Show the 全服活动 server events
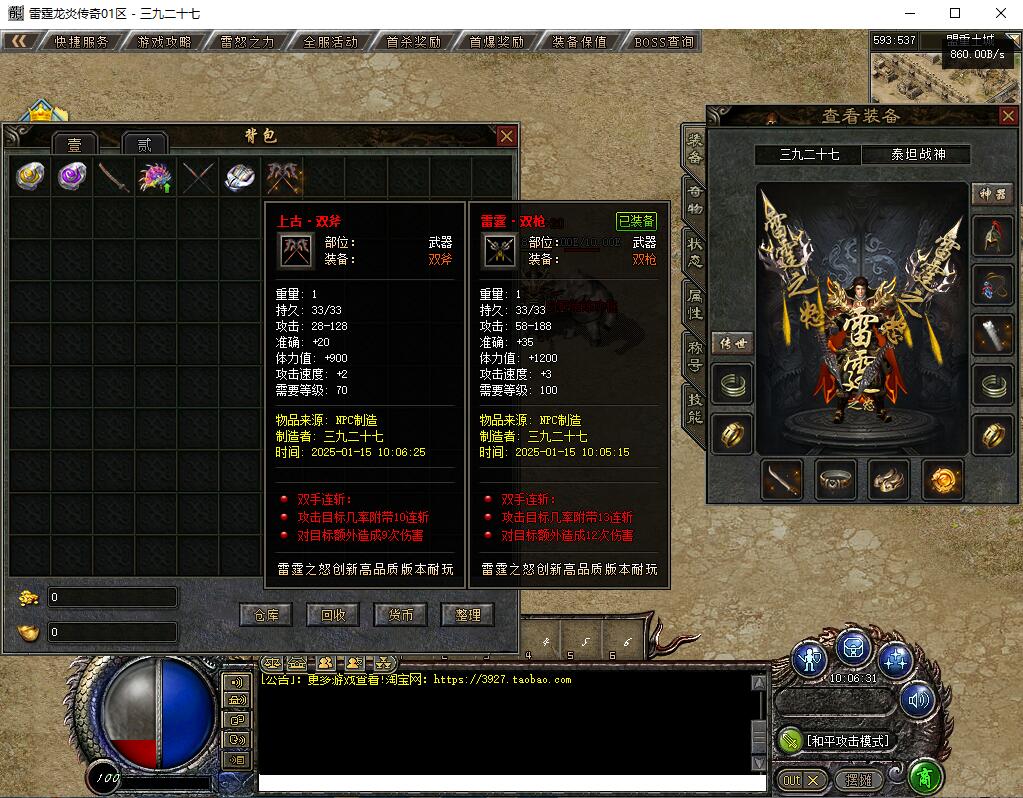The height and width of the screenshot is (798, 1023). [x=330, y=42]
